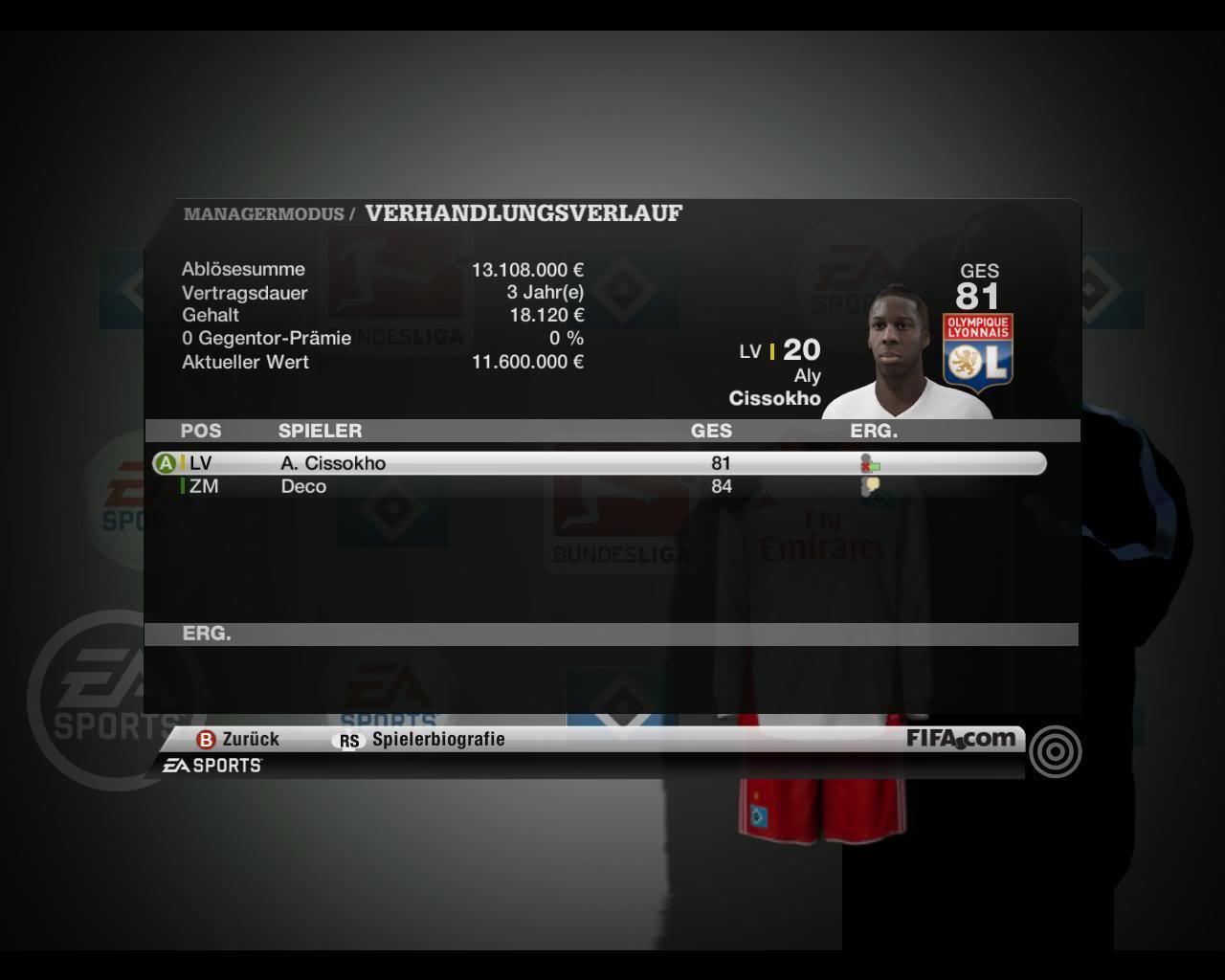Go back with the Zurück button
The image size is (1225, 980).
point(238,739)
